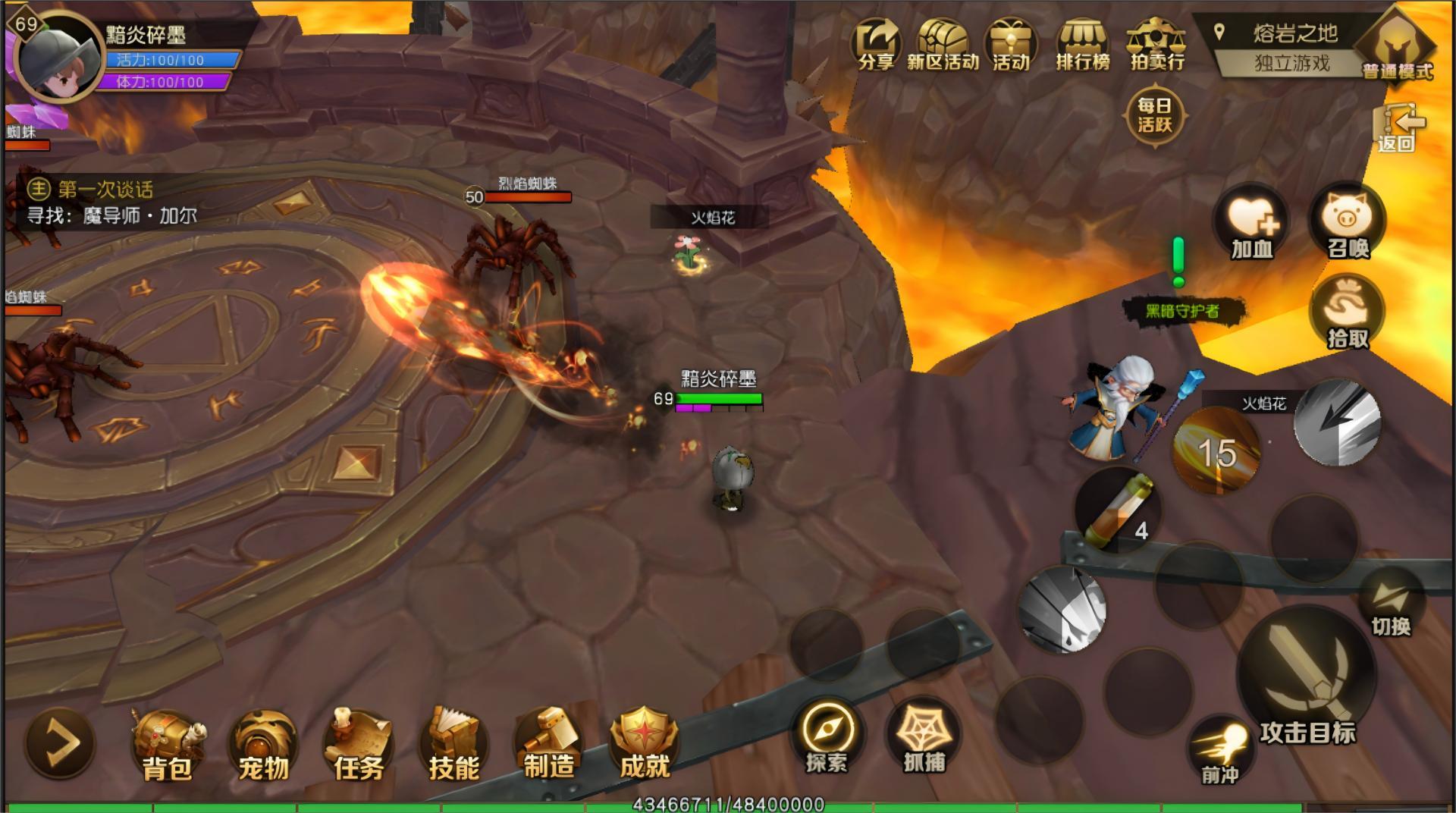Summon pet with 召唤 pig button
1456x813 pixels.
click(1348, 223)
